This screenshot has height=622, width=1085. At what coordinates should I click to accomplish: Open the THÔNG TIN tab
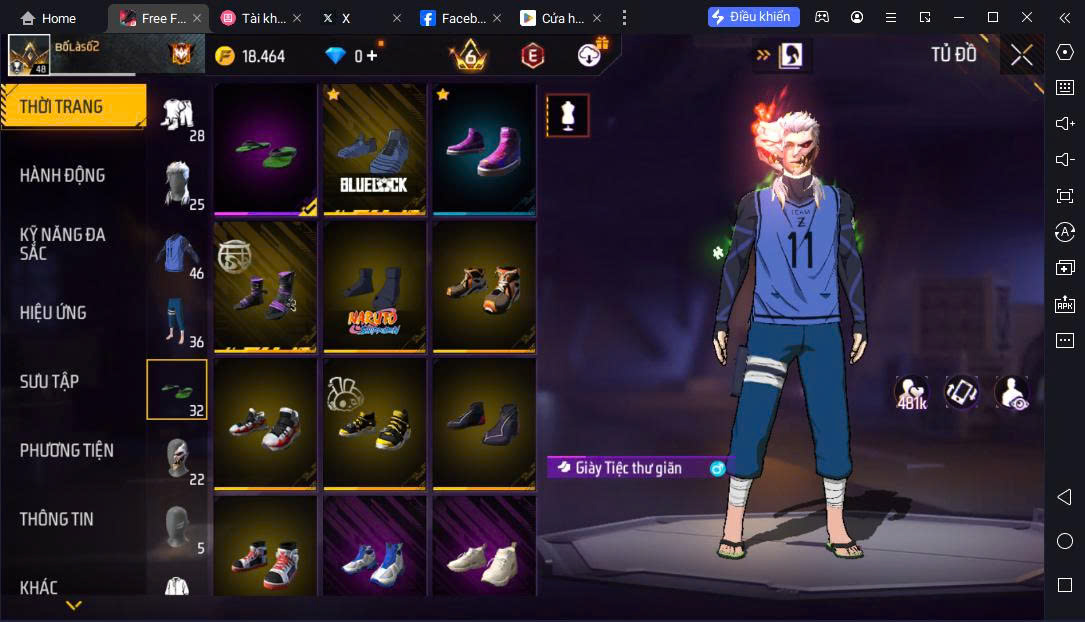pos(57,519)
